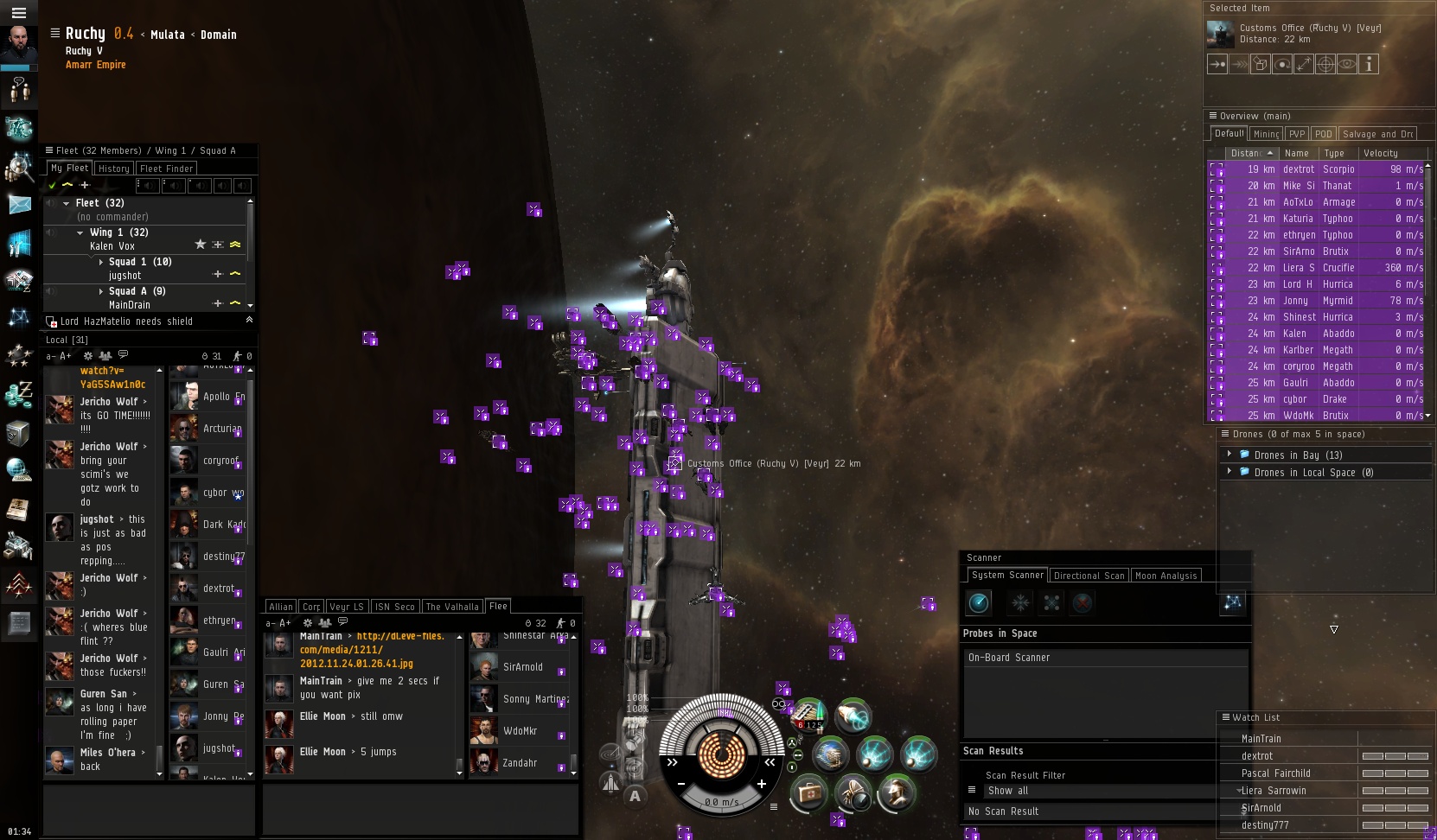Show info for the selected Customs Office
The width and height of the screenshot is (1437, 840).
pos(1368,64)
